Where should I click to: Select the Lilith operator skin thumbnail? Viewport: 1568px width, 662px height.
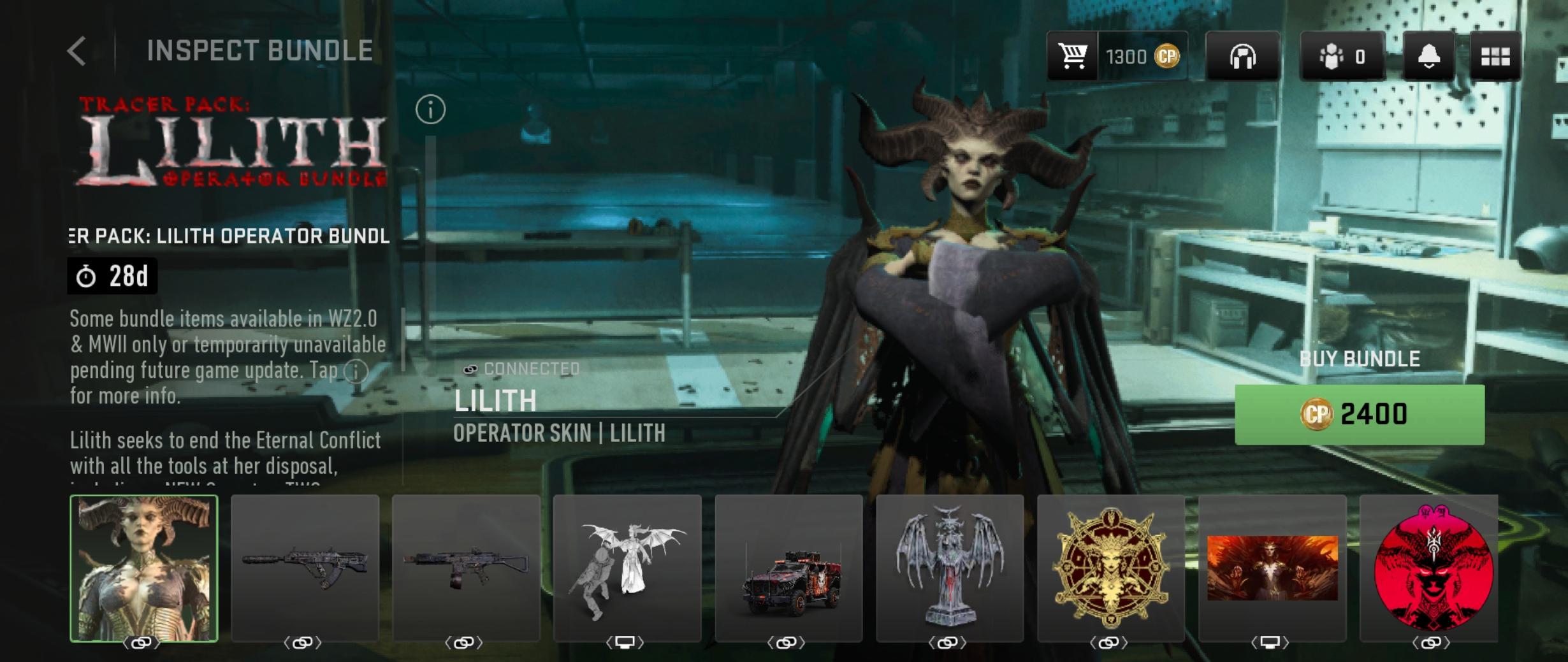(x=144, y=568)
